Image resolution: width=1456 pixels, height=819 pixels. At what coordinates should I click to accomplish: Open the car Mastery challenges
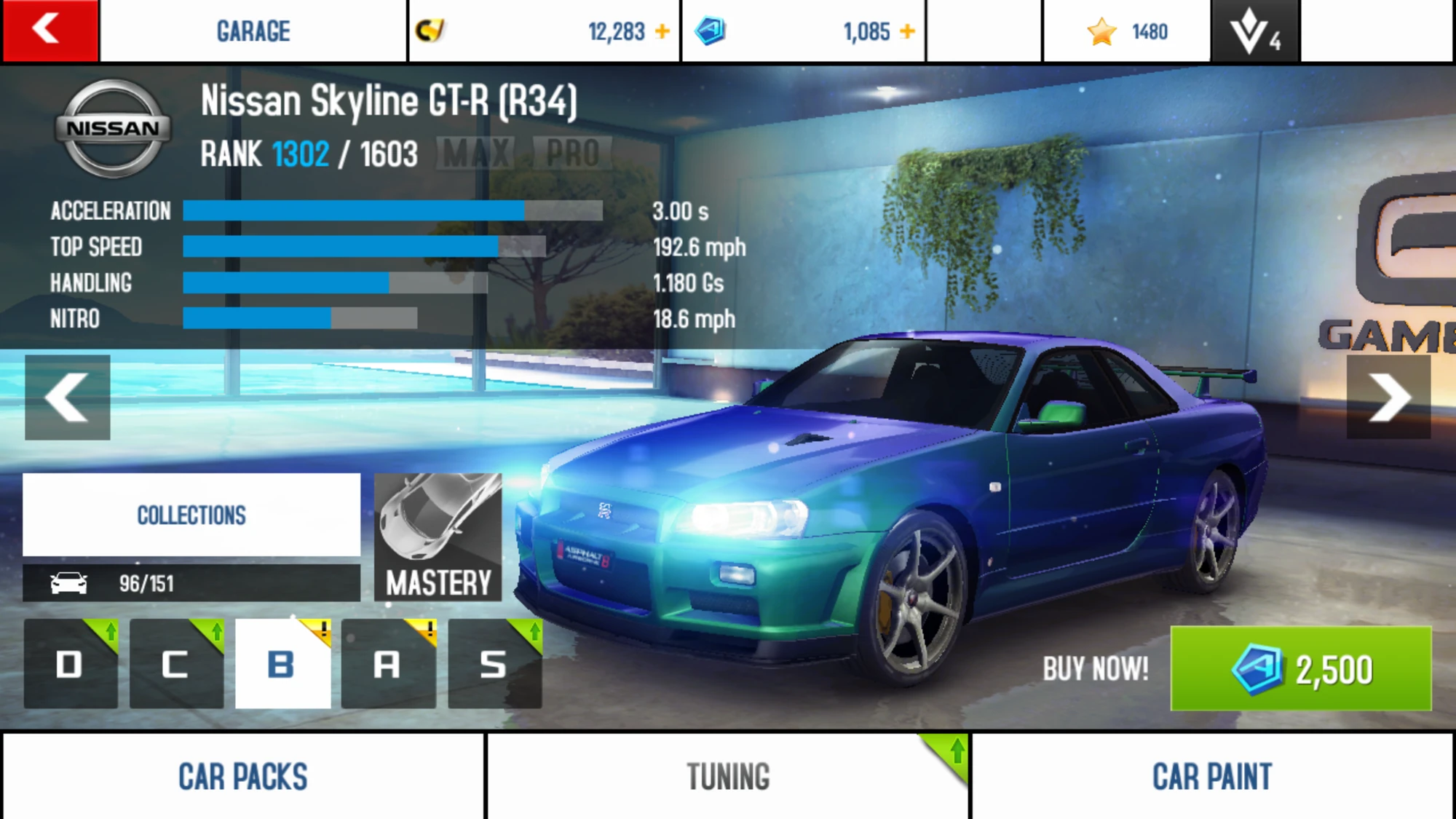pos(438,537)
